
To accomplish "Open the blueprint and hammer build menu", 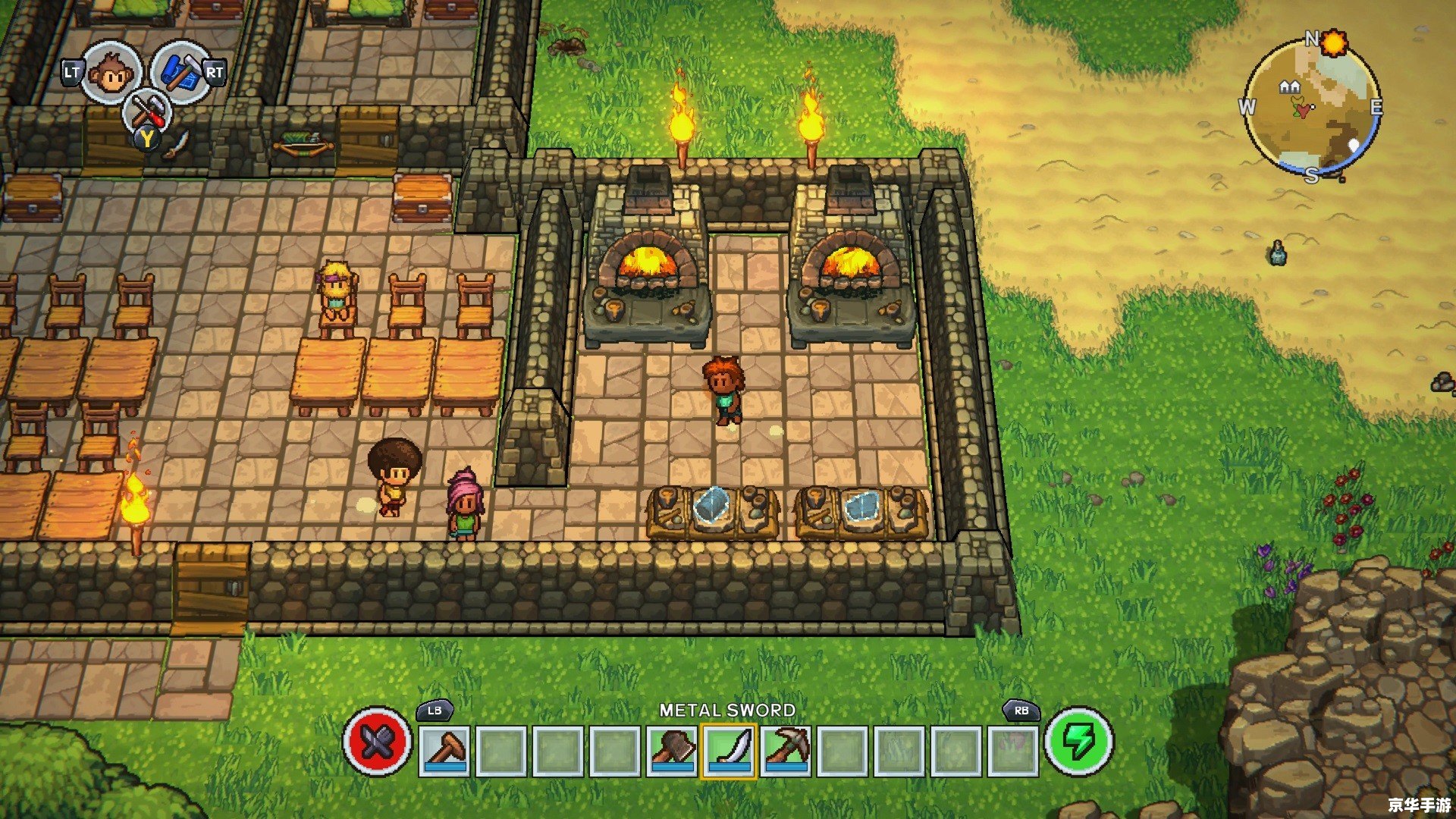I will click(x=180, y=72).
